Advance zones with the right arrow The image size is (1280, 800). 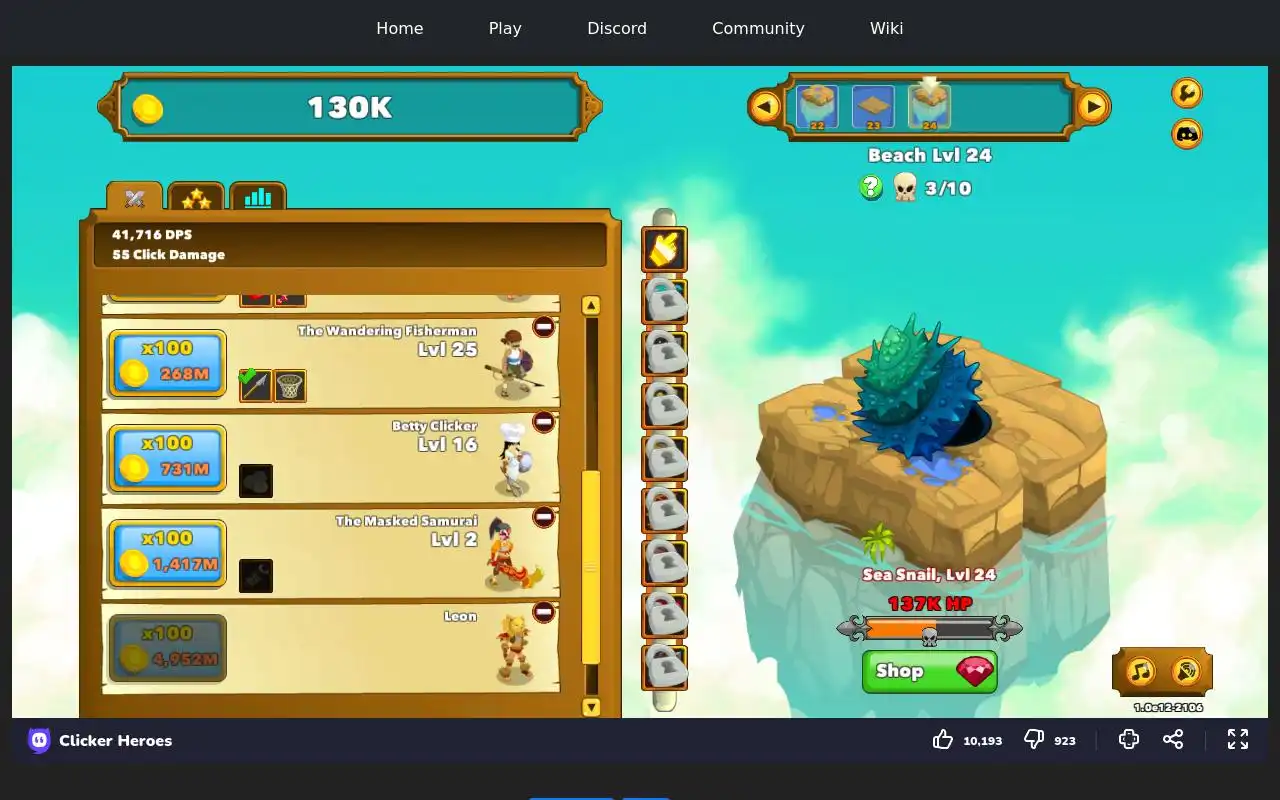(1093, 106)
